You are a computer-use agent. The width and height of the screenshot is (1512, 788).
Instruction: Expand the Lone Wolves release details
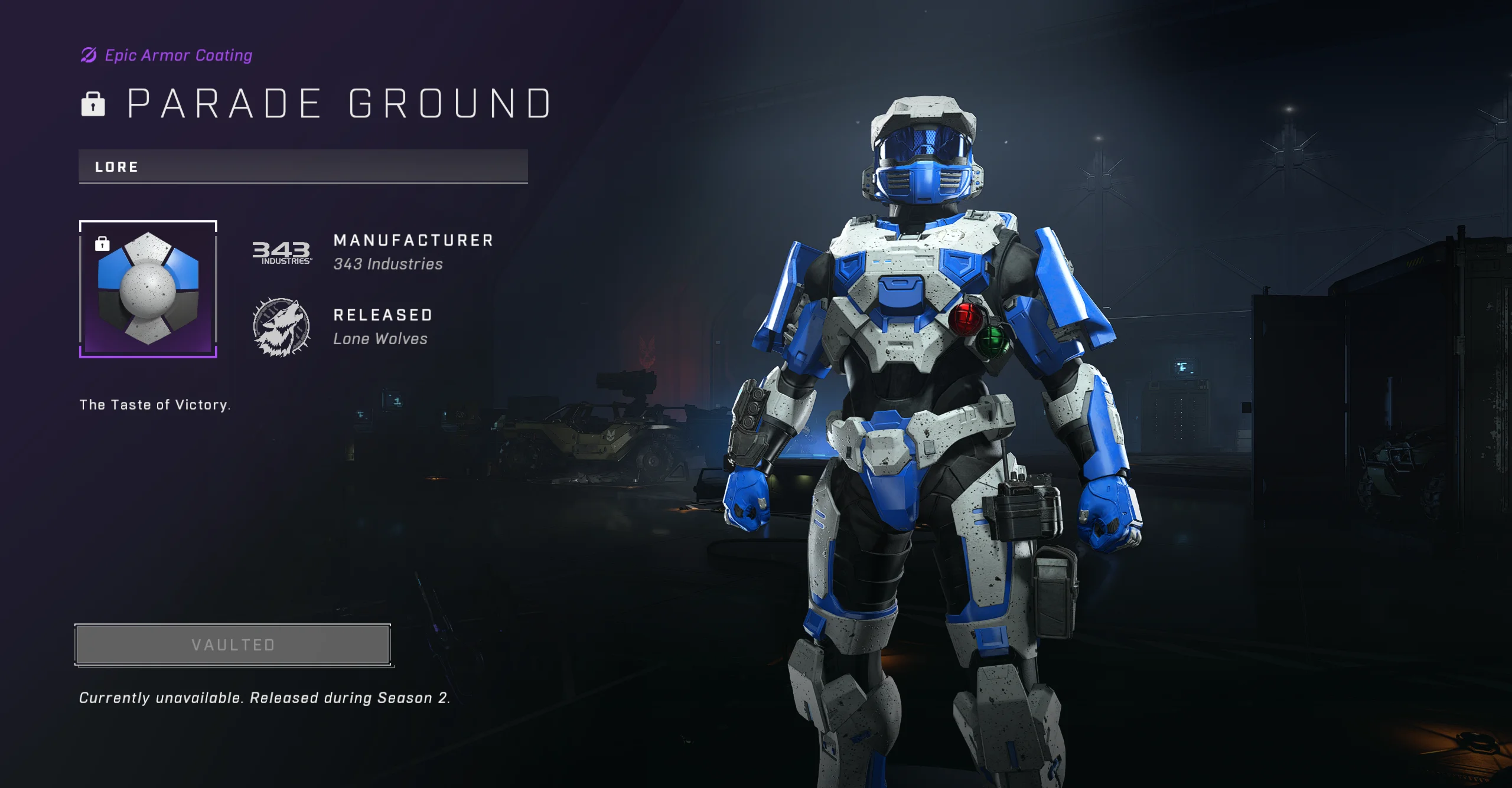click(381, 339)
